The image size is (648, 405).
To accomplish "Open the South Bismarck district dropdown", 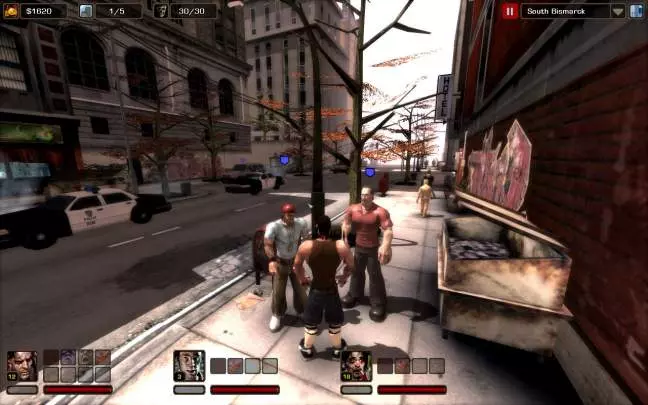I will [x=618, y=11].
